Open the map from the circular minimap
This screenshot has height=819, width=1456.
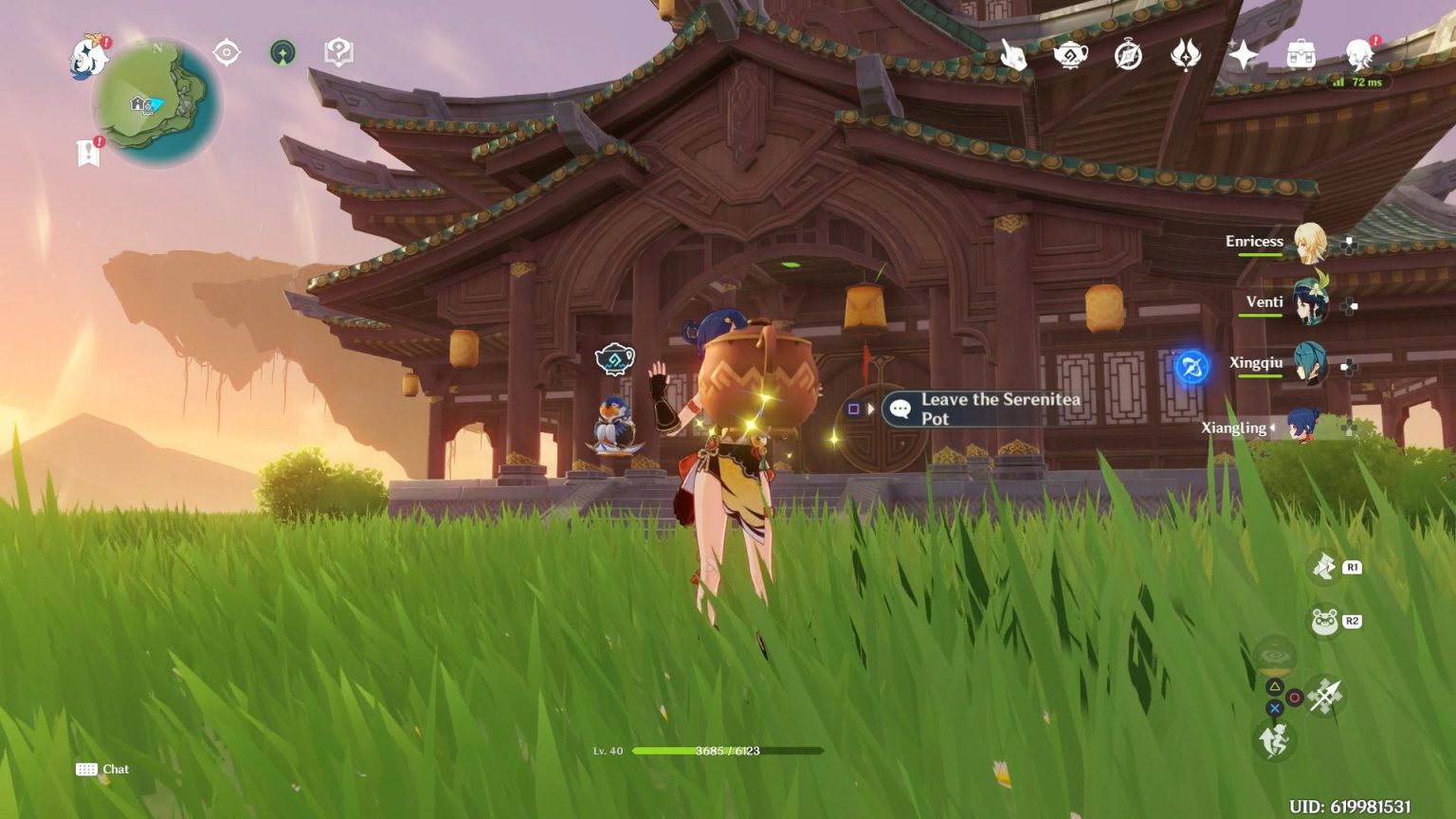(x=156, y=102)
